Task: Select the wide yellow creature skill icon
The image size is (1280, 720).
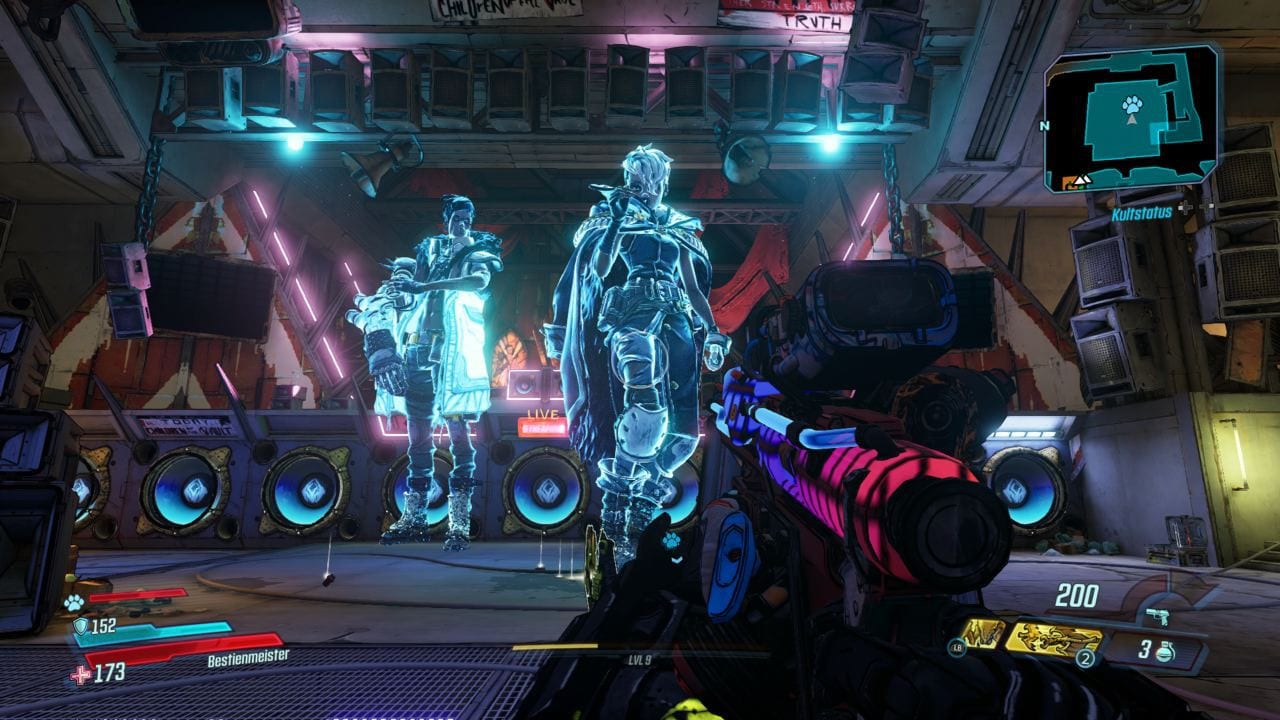Action: click(1052, 639)
